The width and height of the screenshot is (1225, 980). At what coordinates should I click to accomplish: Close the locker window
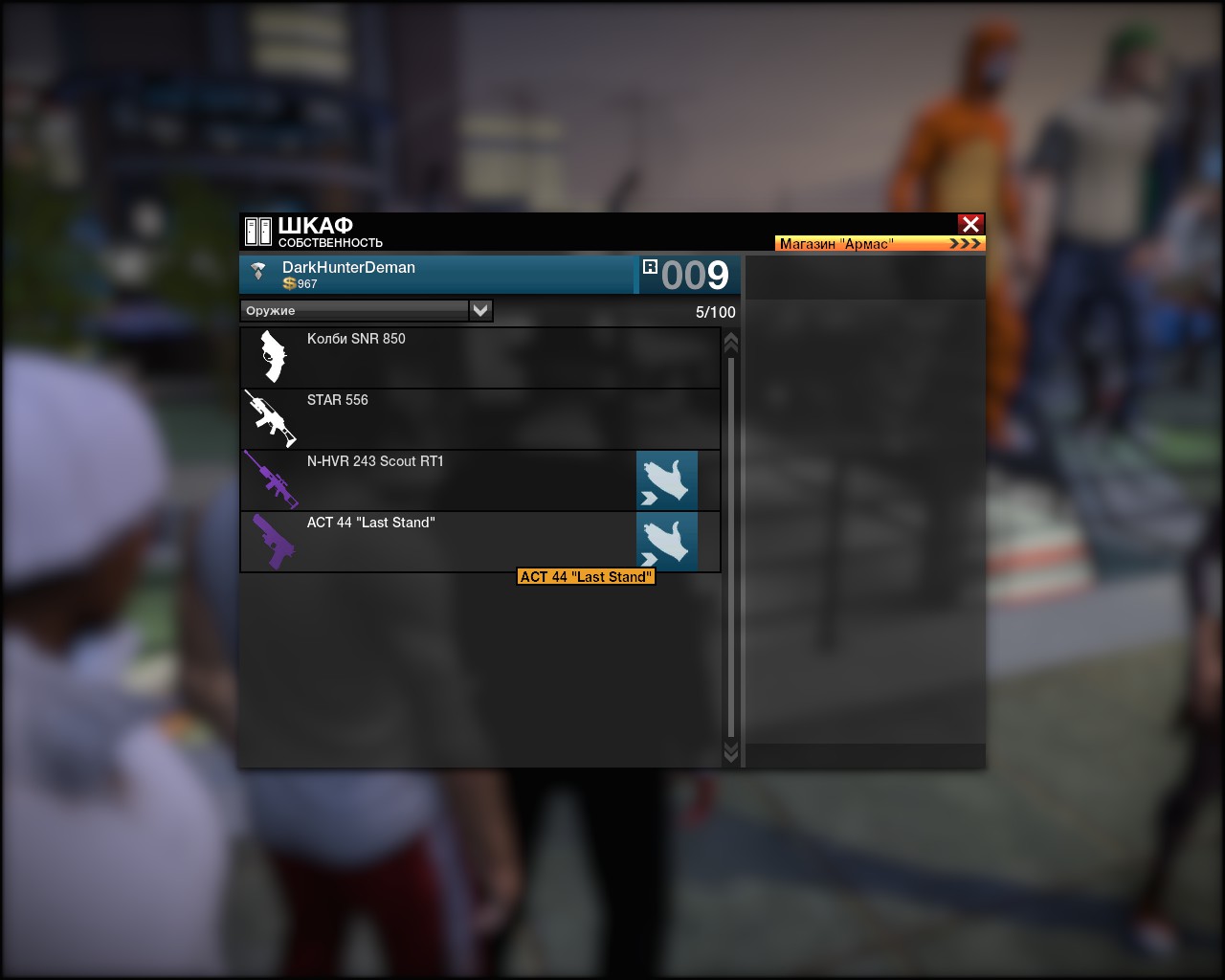tap(970, 224)
